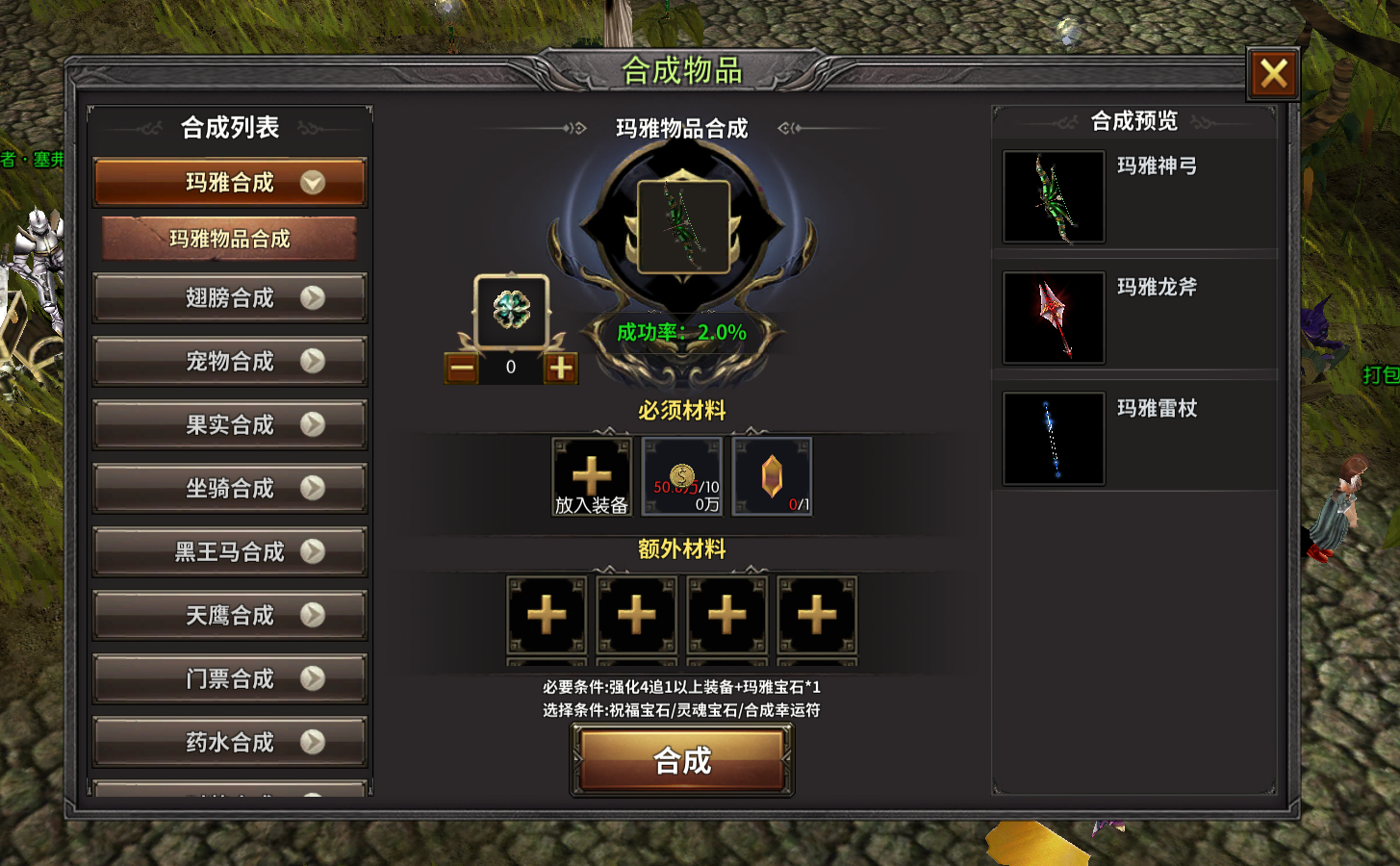Choose the 果实合成 category
This screenshot has height=866, width=1400.
point(230,425)
